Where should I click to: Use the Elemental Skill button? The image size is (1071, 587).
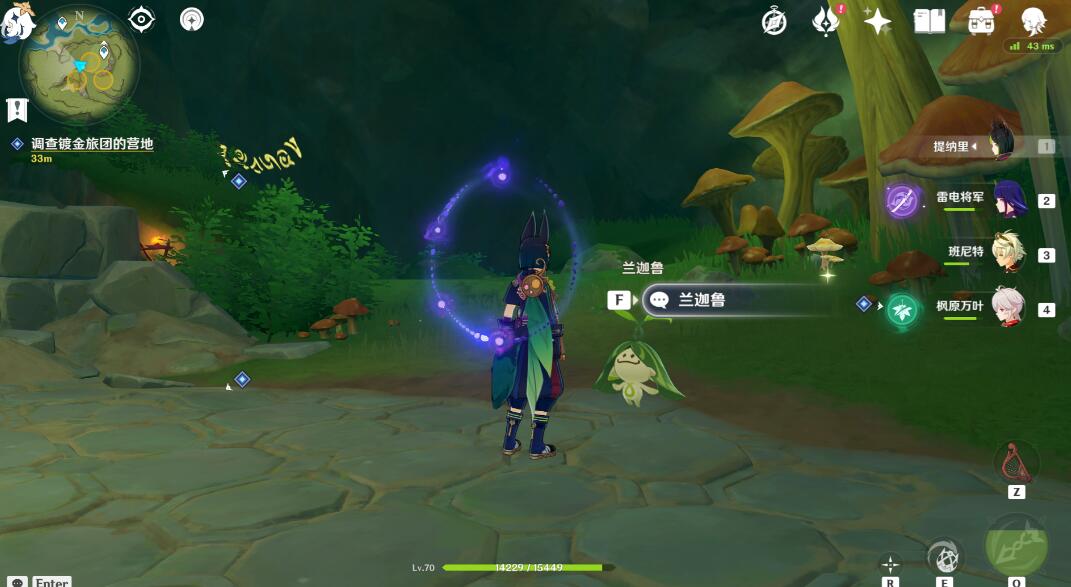click(944, 556)
